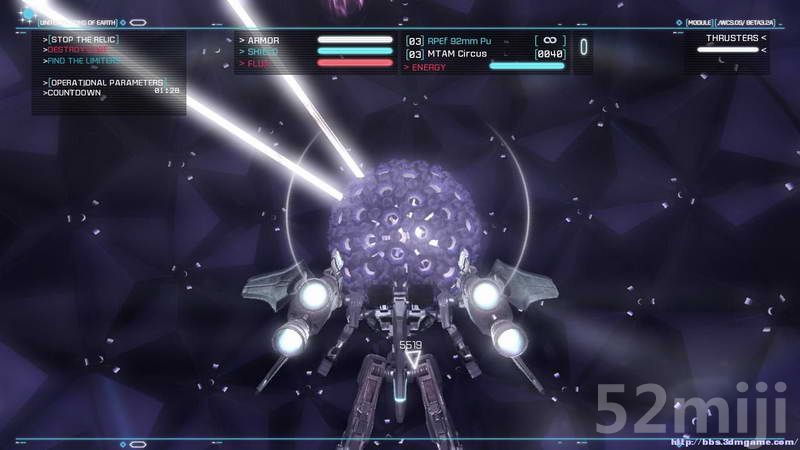Click the FIND THE LIMITERS objective
The image size is (800, 450).
pos(85,60)
